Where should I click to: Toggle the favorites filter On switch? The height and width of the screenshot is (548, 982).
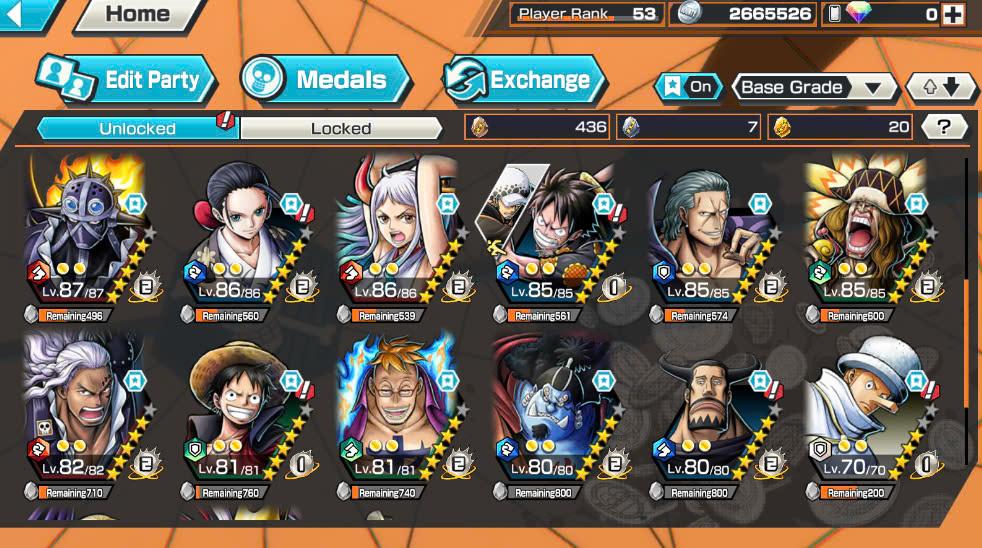tap(689, 87)
